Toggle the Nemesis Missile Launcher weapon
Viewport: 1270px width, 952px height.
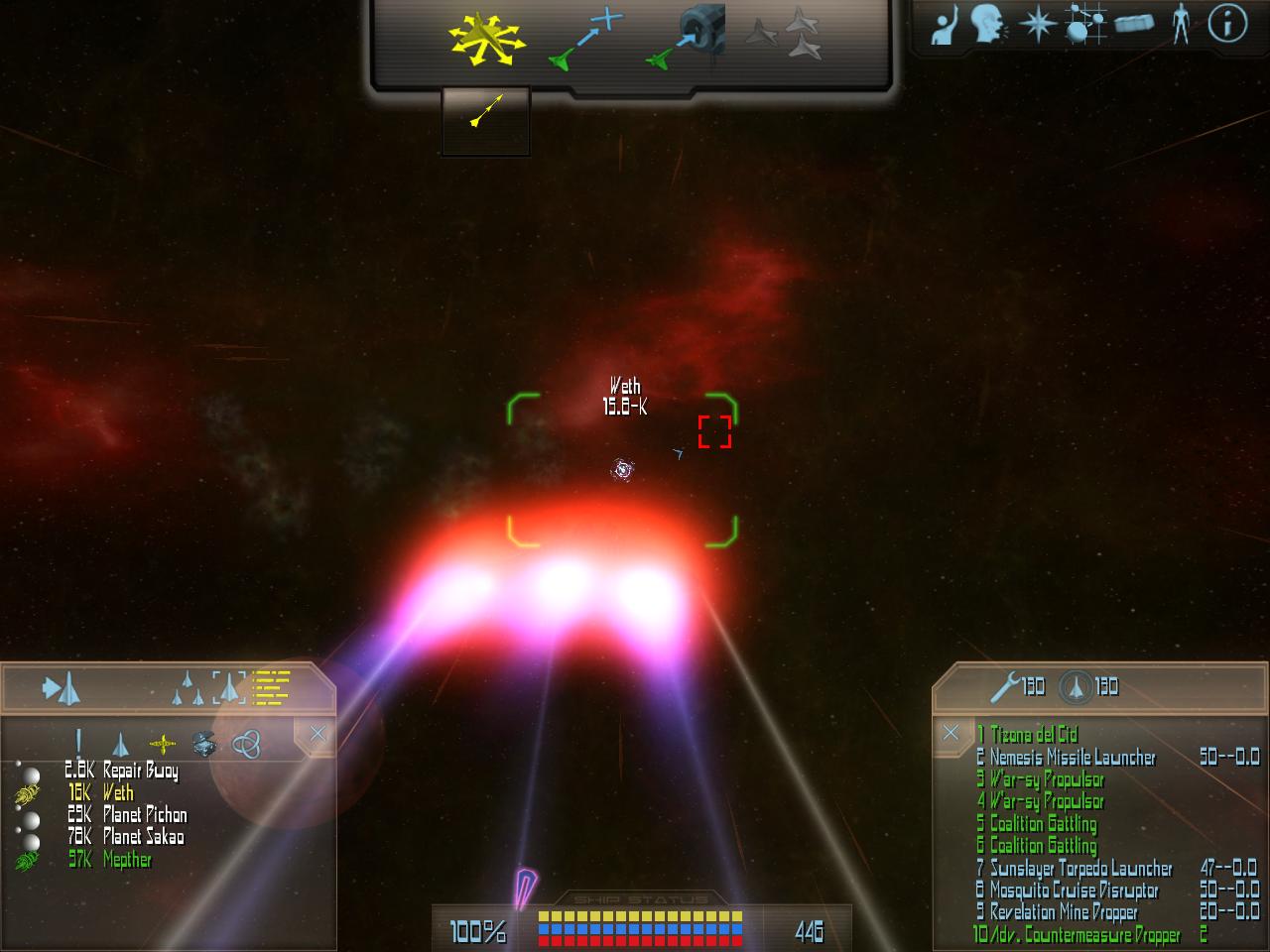click(x=1073, y=758)
